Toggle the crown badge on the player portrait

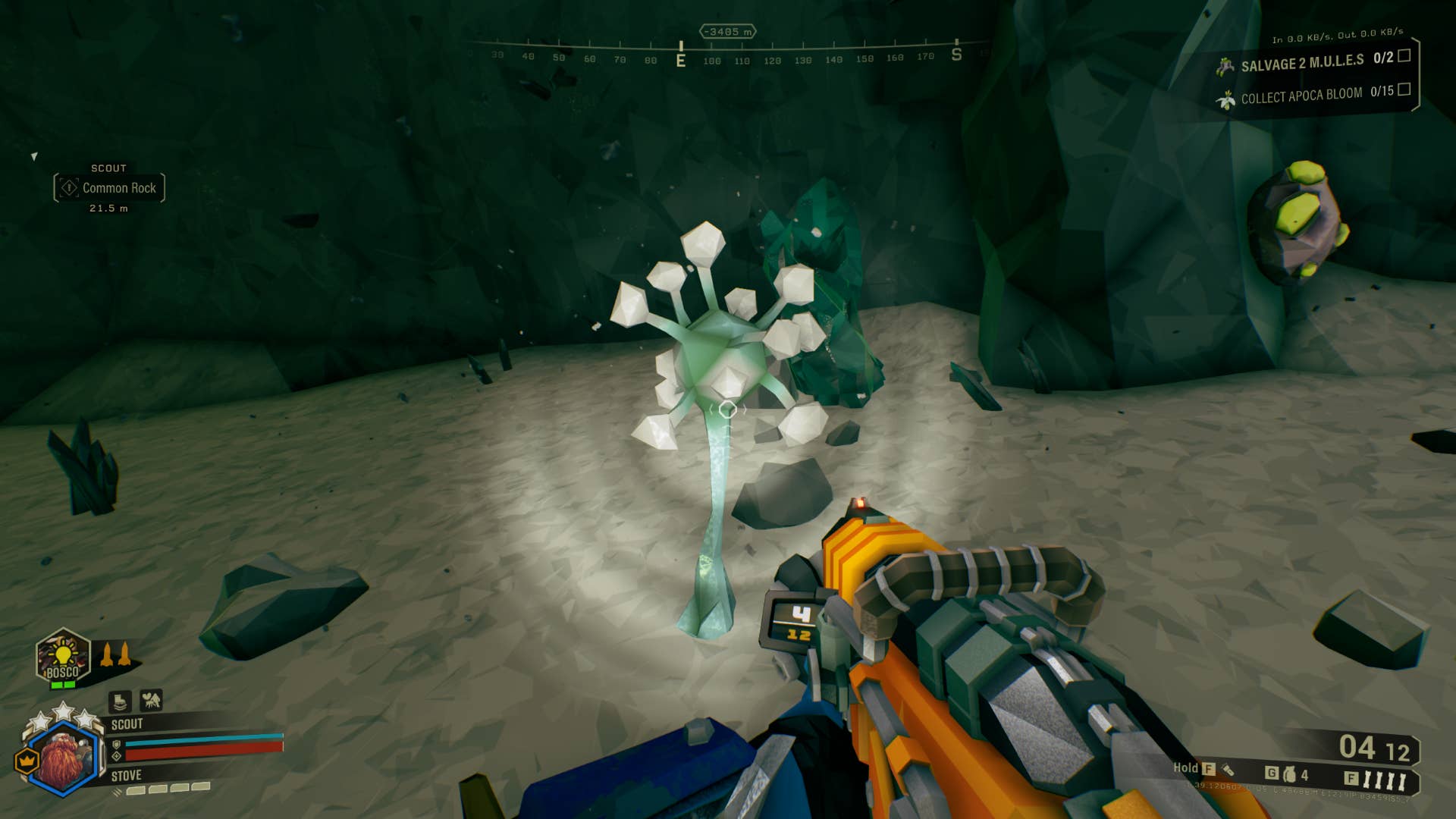point(27,759)
